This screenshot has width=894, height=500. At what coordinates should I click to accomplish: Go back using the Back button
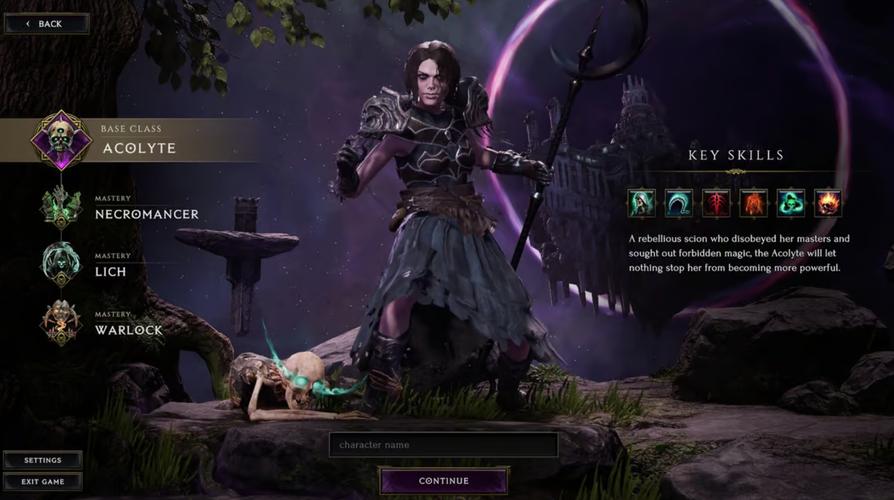[45, 23]
